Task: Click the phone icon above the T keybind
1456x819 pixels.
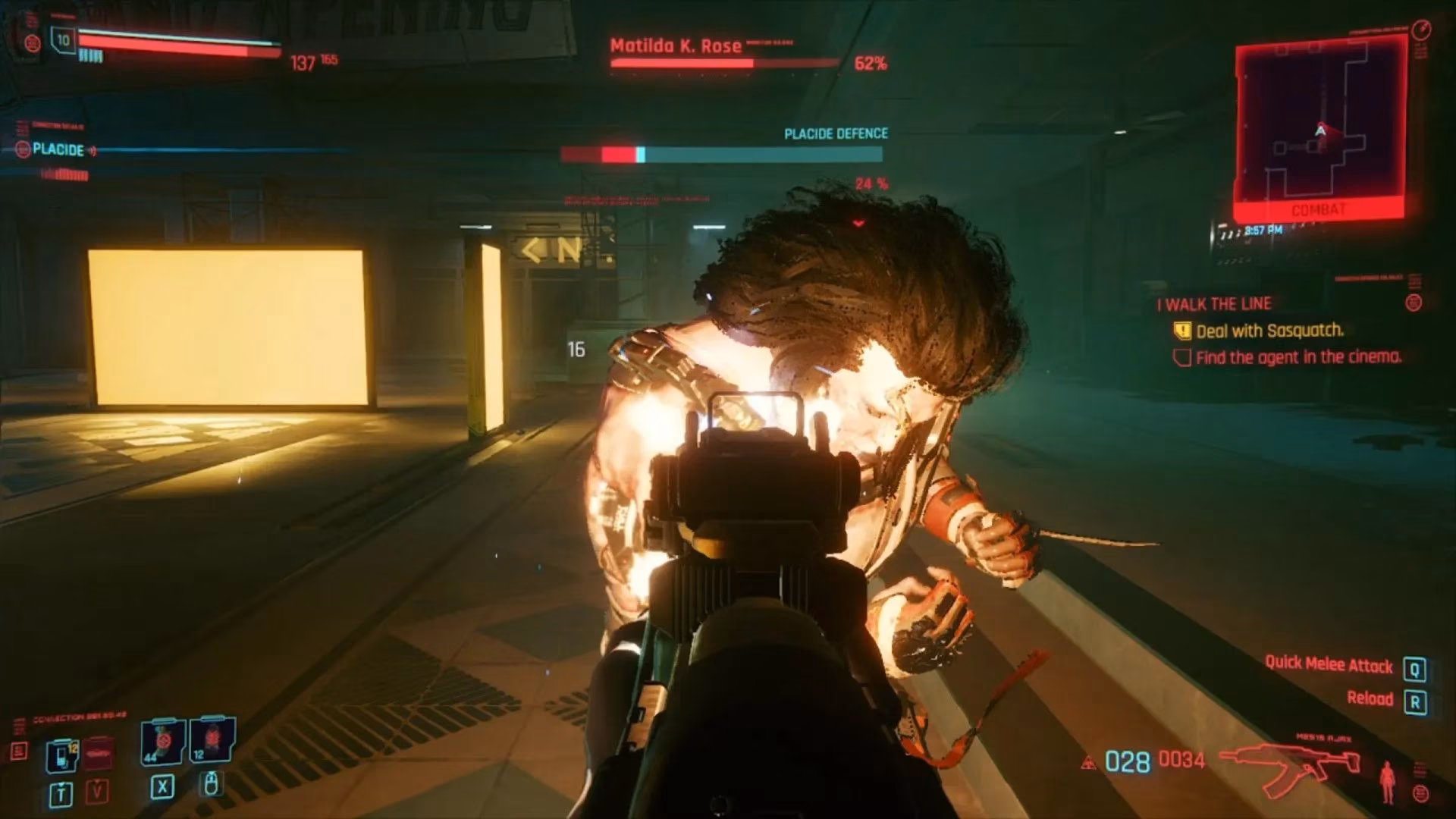Action: pyautogui.click(x=63, y=754)
